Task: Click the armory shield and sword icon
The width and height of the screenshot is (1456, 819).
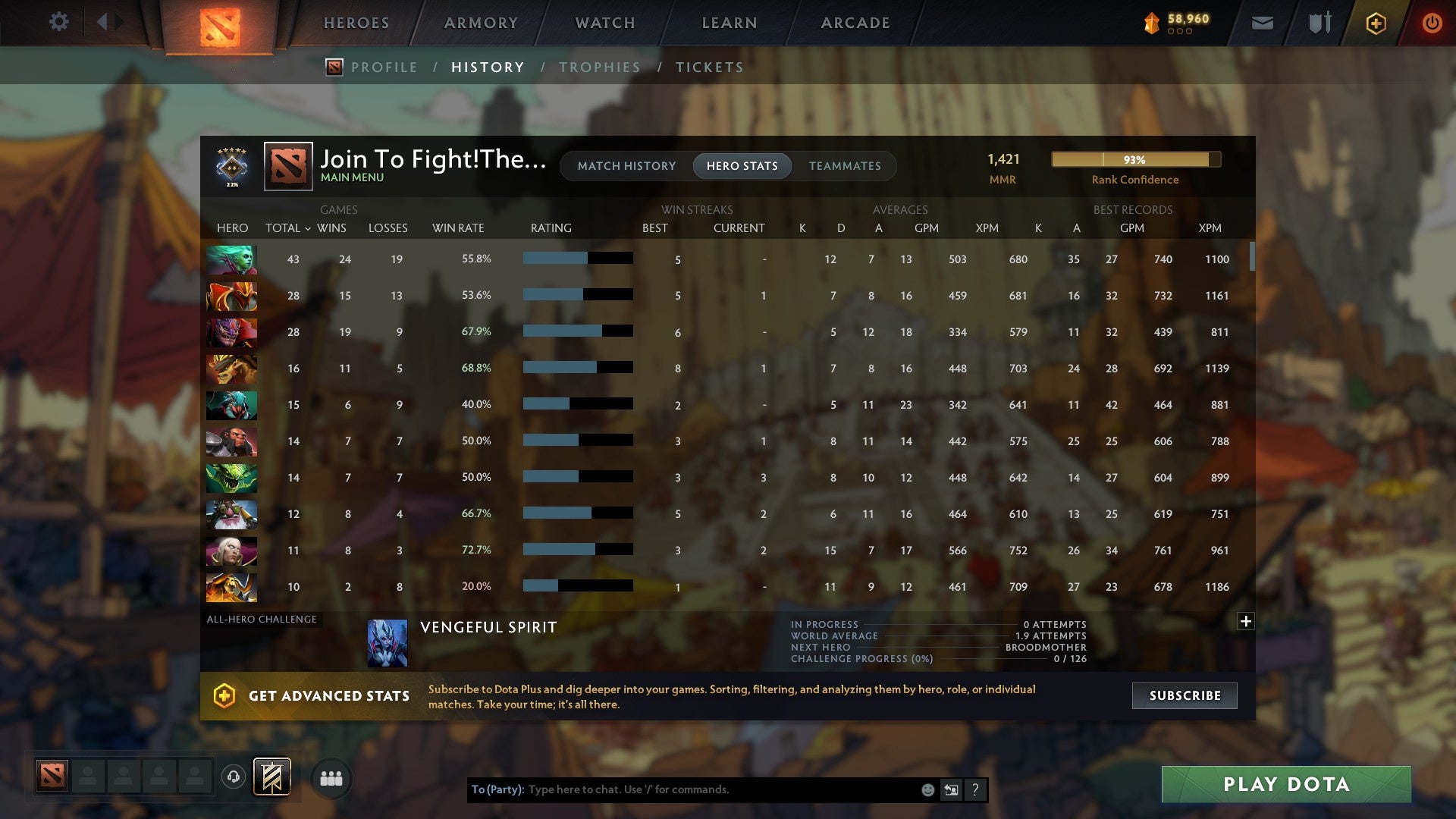Action: pos(1319,23)
